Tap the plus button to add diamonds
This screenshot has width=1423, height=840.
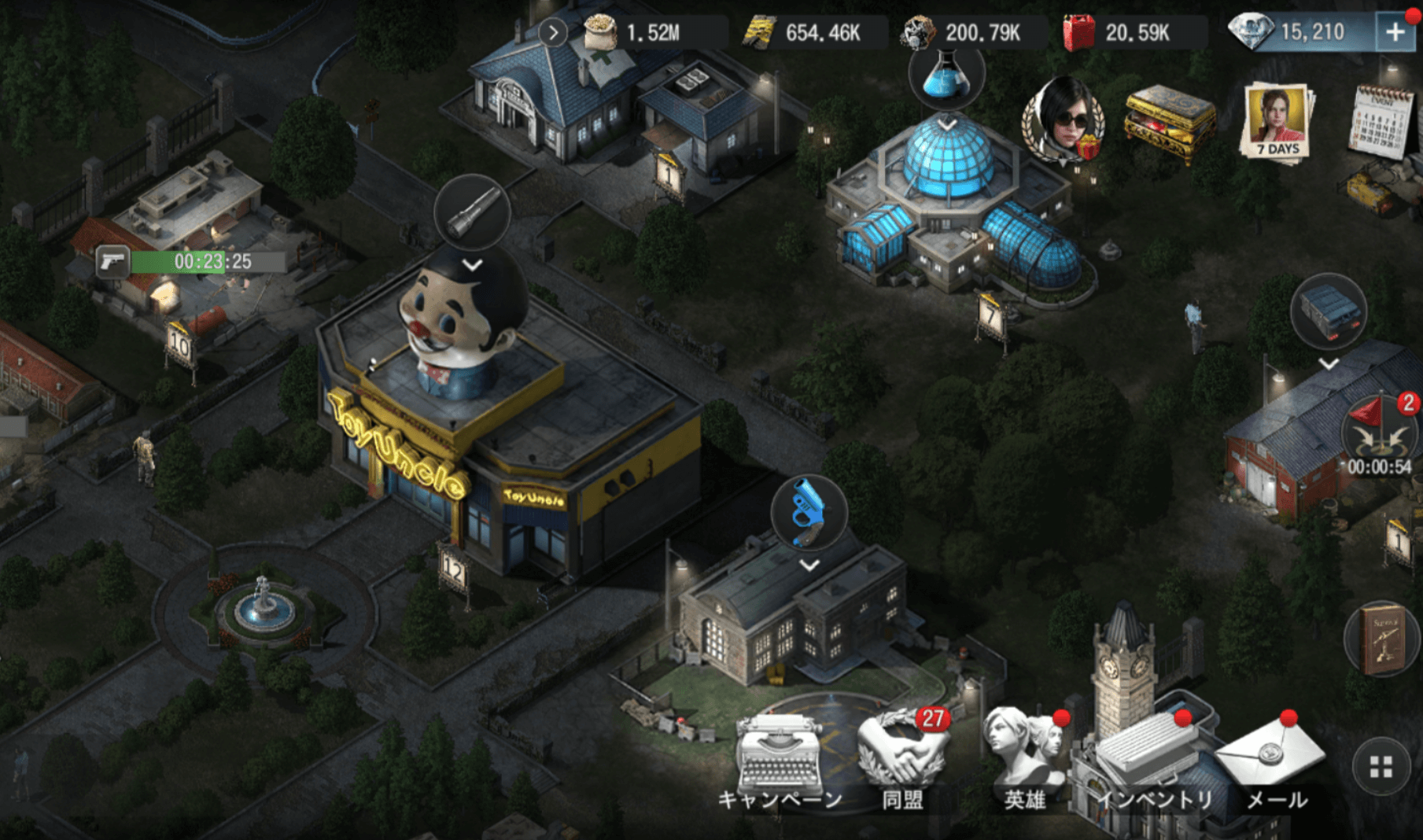1395,32
